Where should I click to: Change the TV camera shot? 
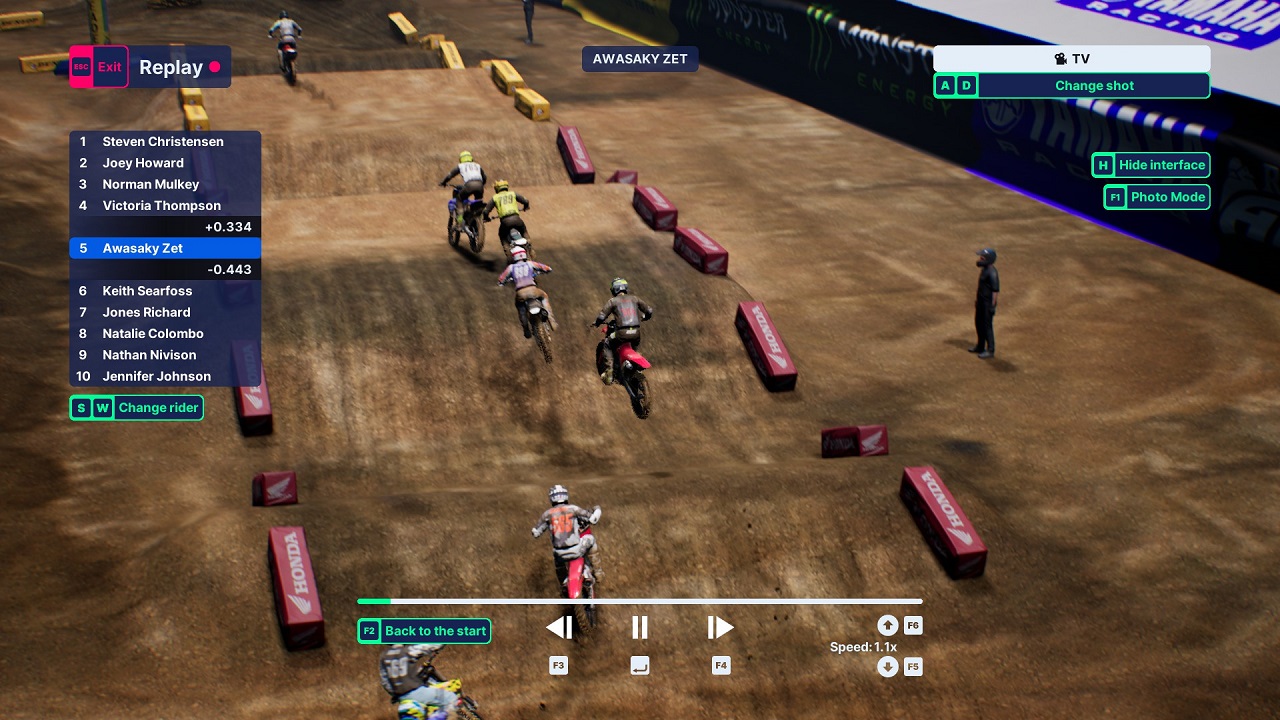(x=1071, y=86)
